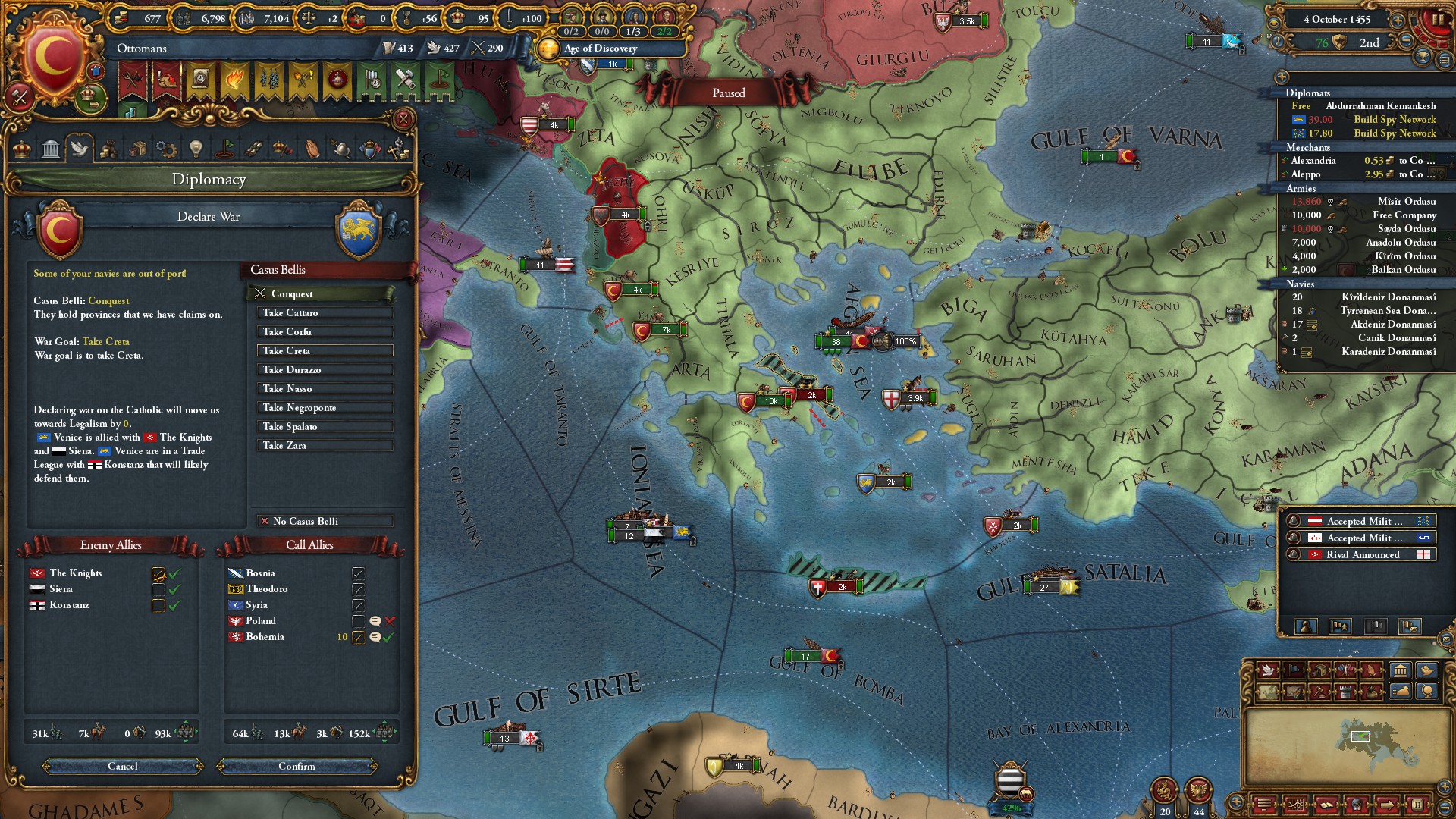Open the Age of Discovery panel

click(x=601, y=49)
